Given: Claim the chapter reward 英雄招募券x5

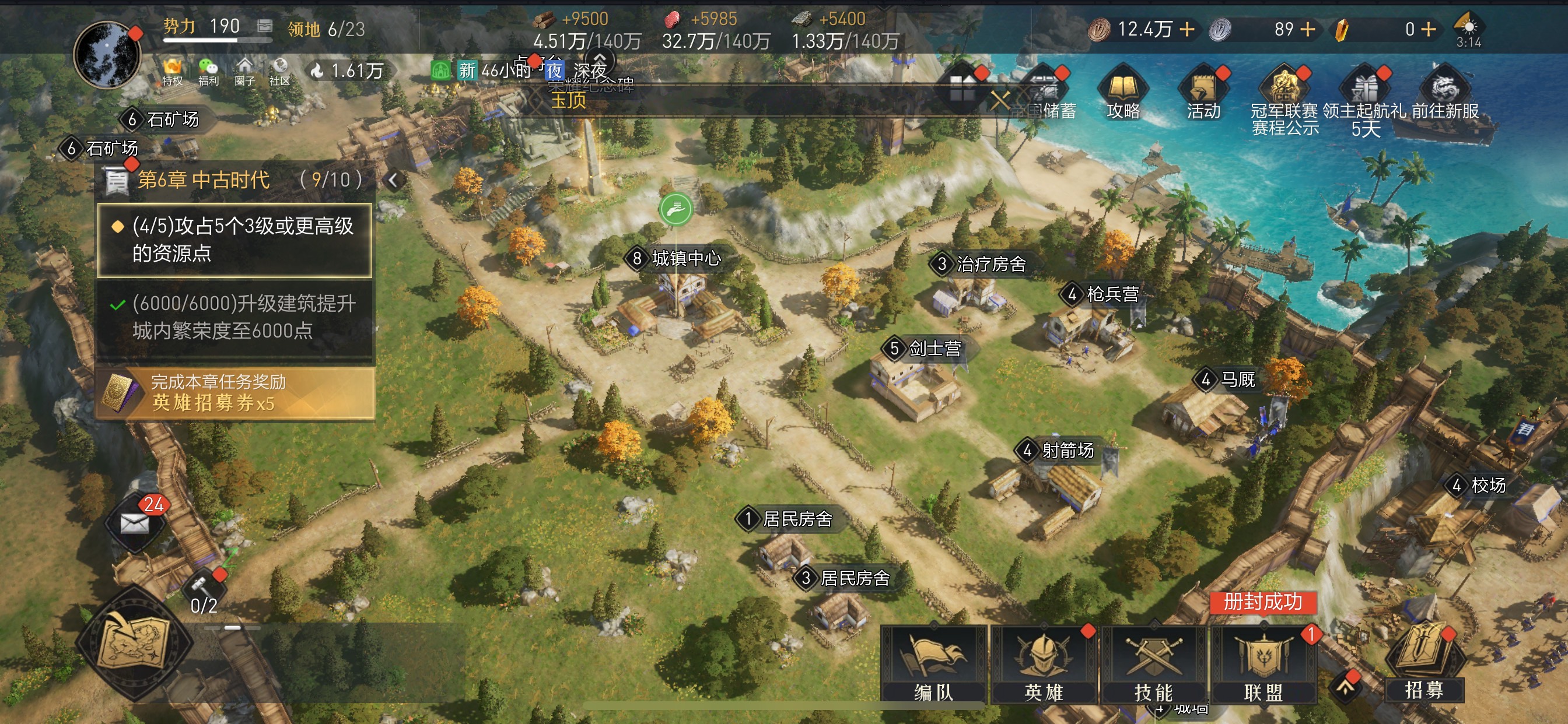Looking at the screenshot, I should tap(235, 393).
